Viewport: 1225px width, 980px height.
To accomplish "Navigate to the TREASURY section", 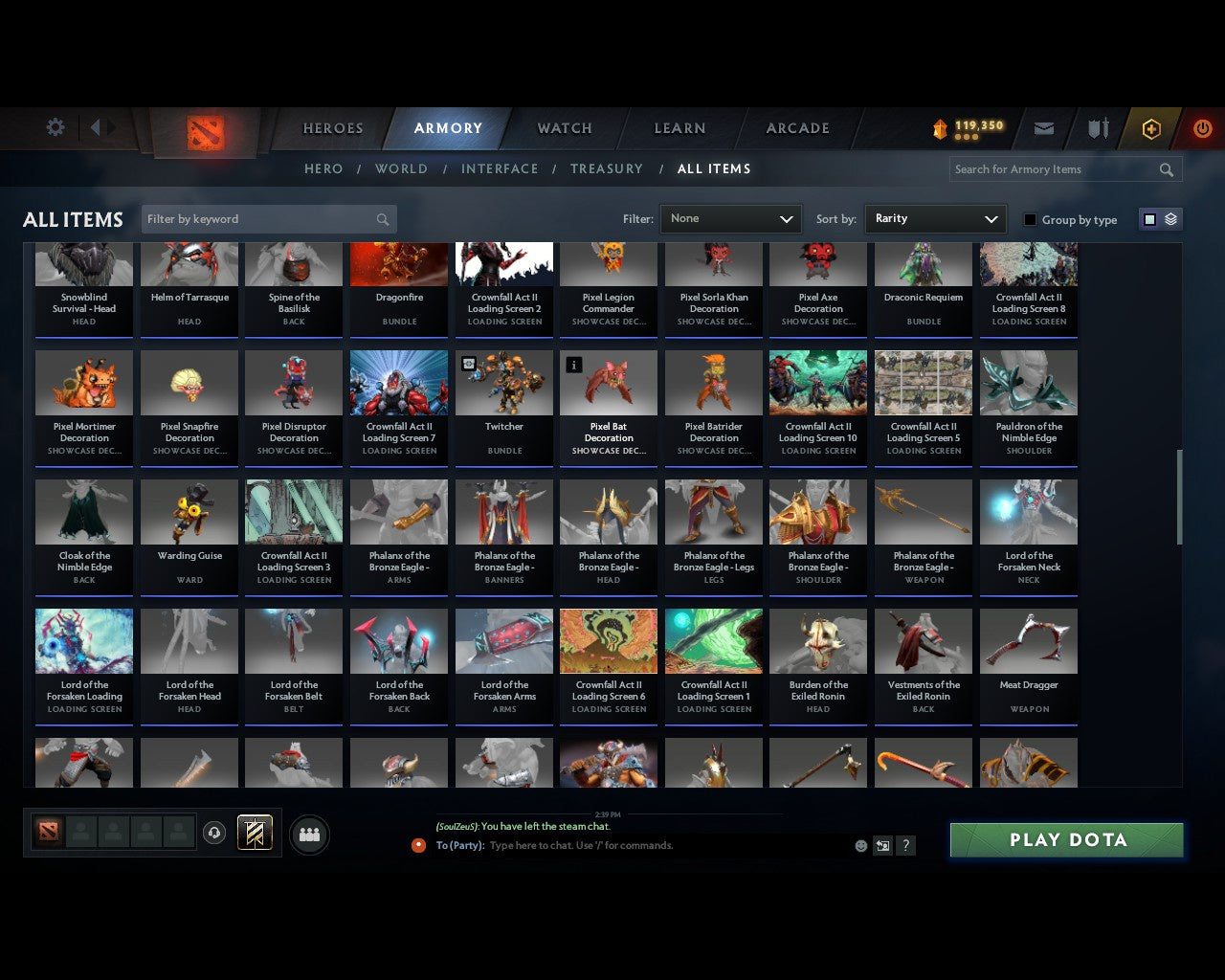I will click(606, 168).
